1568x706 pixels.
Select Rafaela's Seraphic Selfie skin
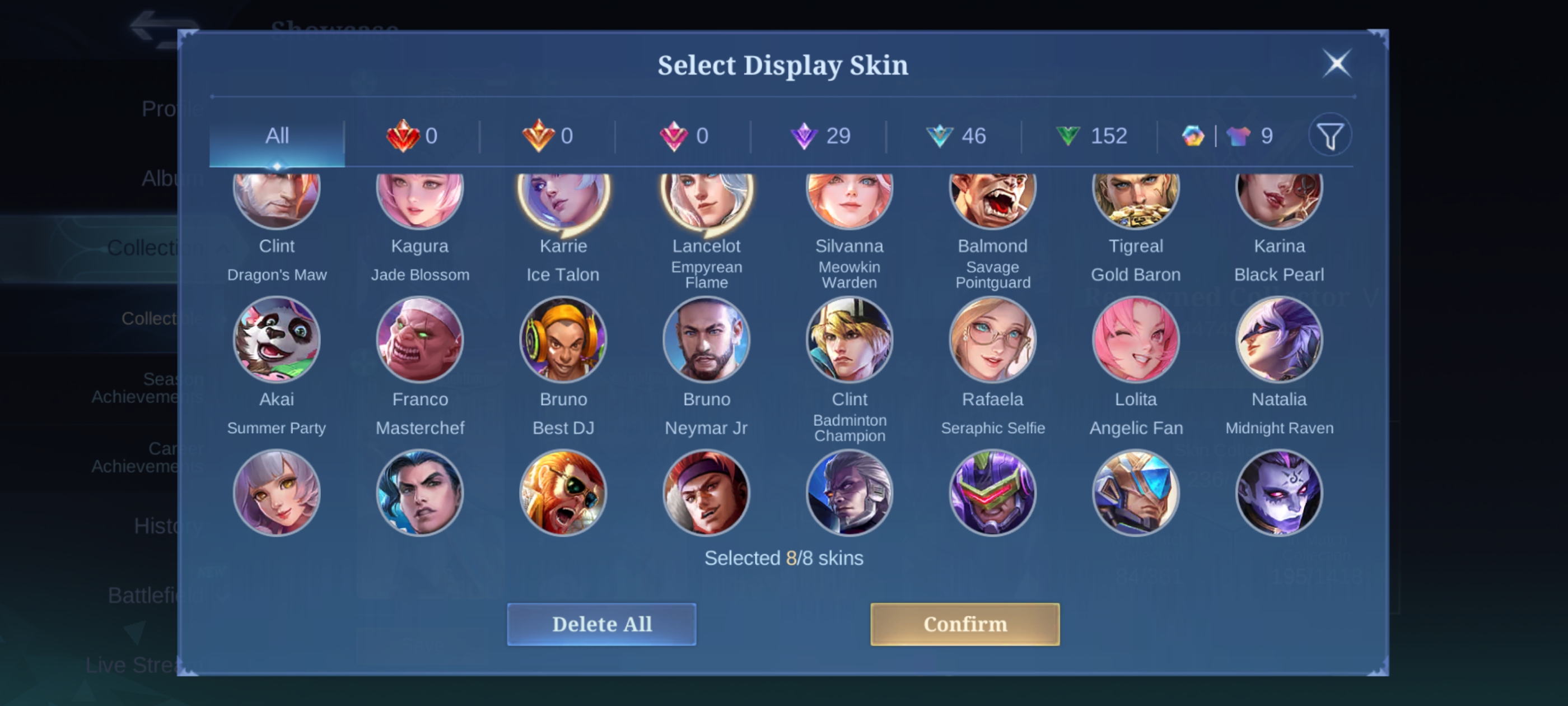pyautogui.click(x=993, y=340)
